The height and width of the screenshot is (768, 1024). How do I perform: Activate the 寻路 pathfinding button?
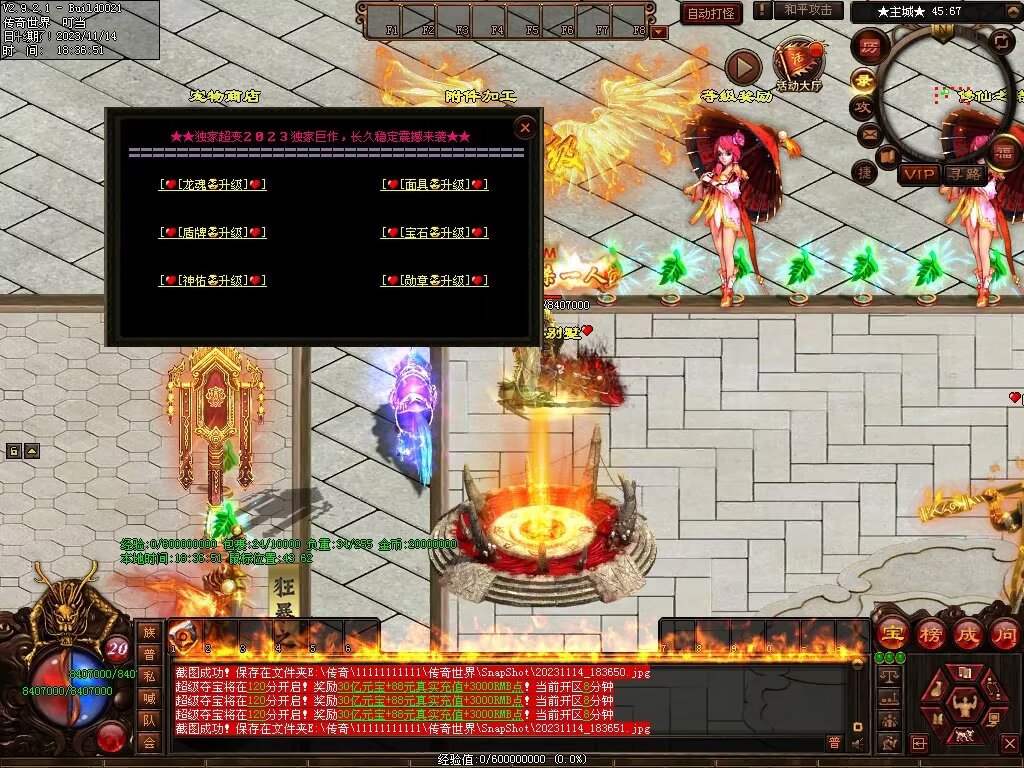pyautogui.click(x=965, y=174)
